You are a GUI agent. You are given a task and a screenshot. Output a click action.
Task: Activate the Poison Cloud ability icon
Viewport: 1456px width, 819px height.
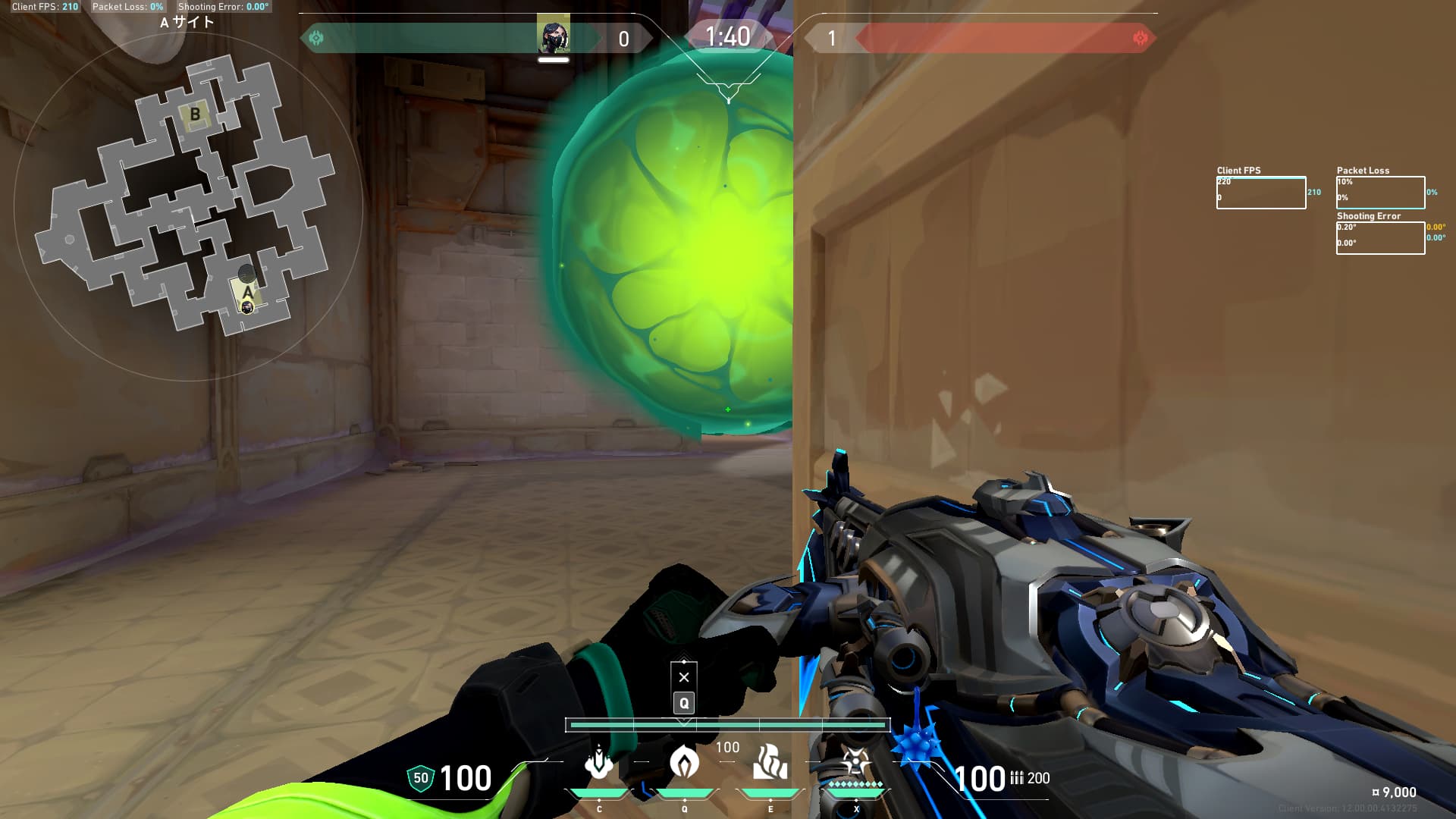tap(684, 762)
